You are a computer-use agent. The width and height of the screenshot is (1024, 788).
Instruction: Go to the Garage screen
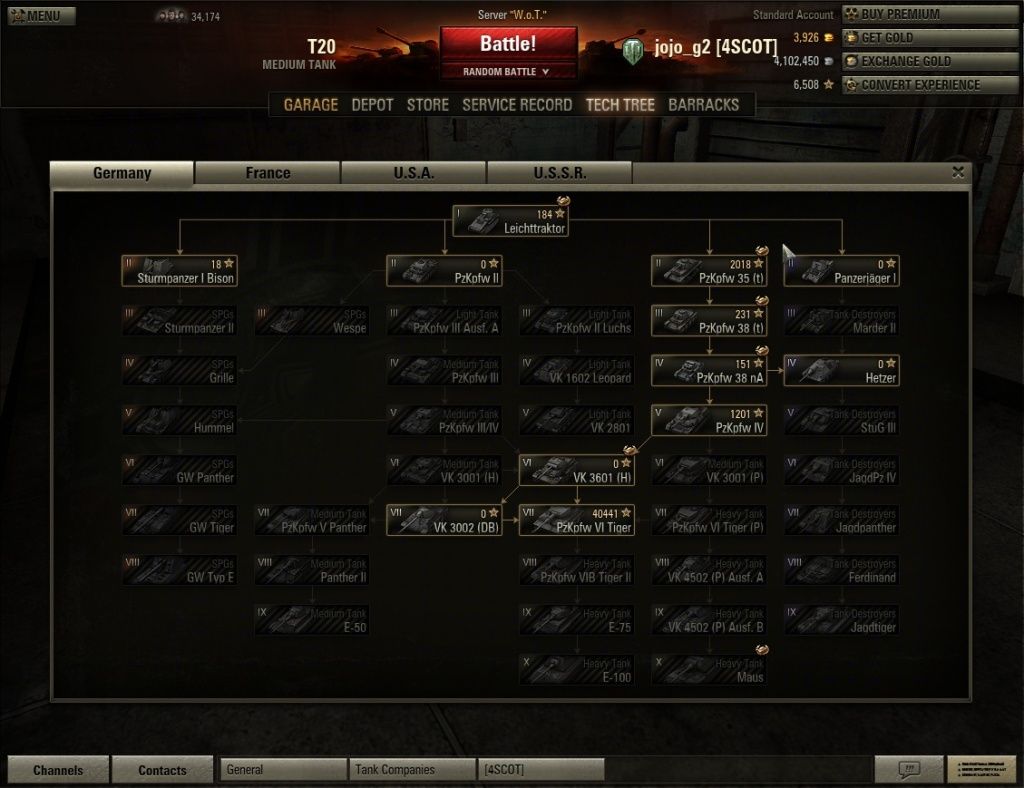point(310,105)
